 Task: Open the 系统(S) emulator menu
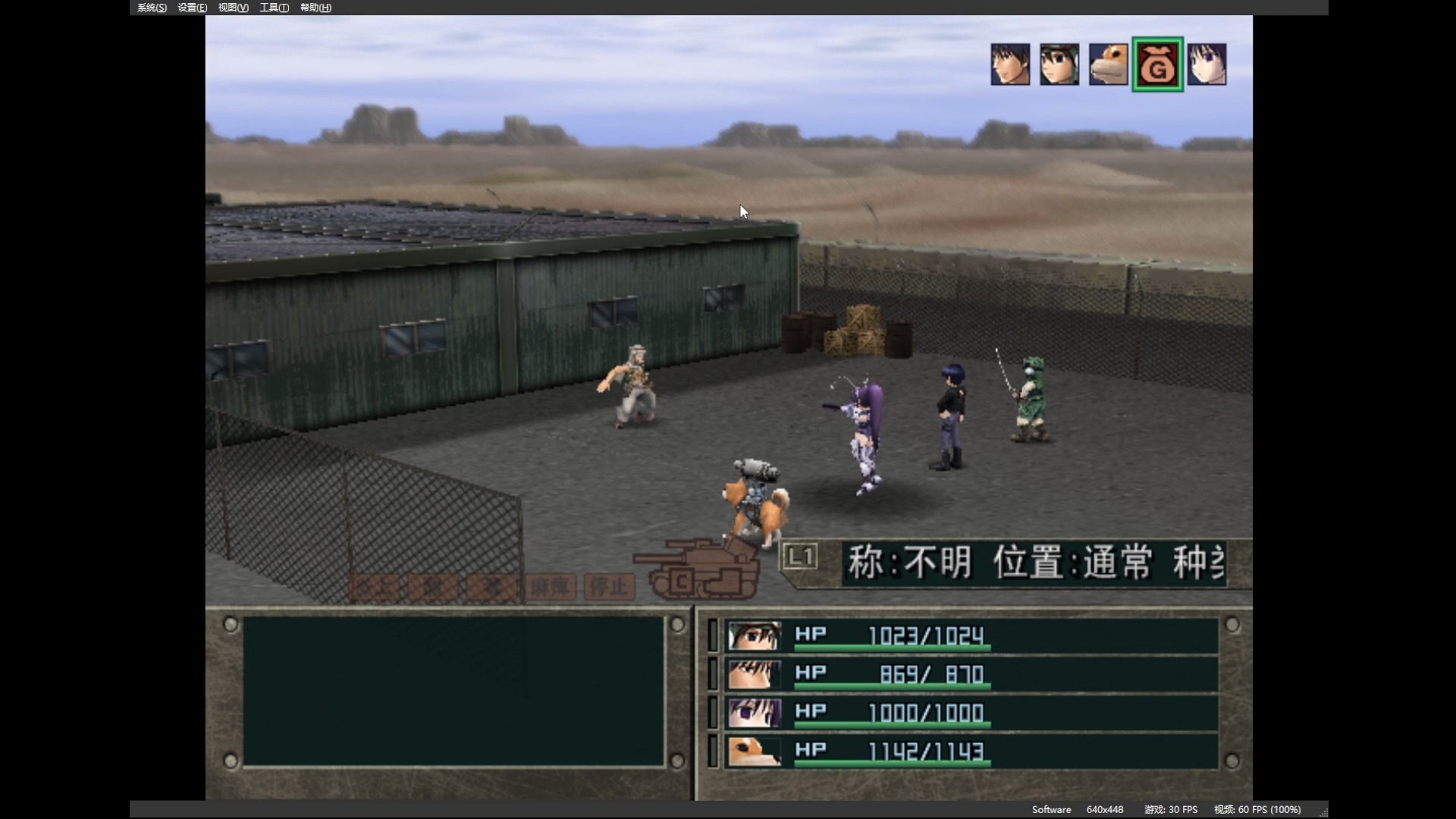[152, 8]
